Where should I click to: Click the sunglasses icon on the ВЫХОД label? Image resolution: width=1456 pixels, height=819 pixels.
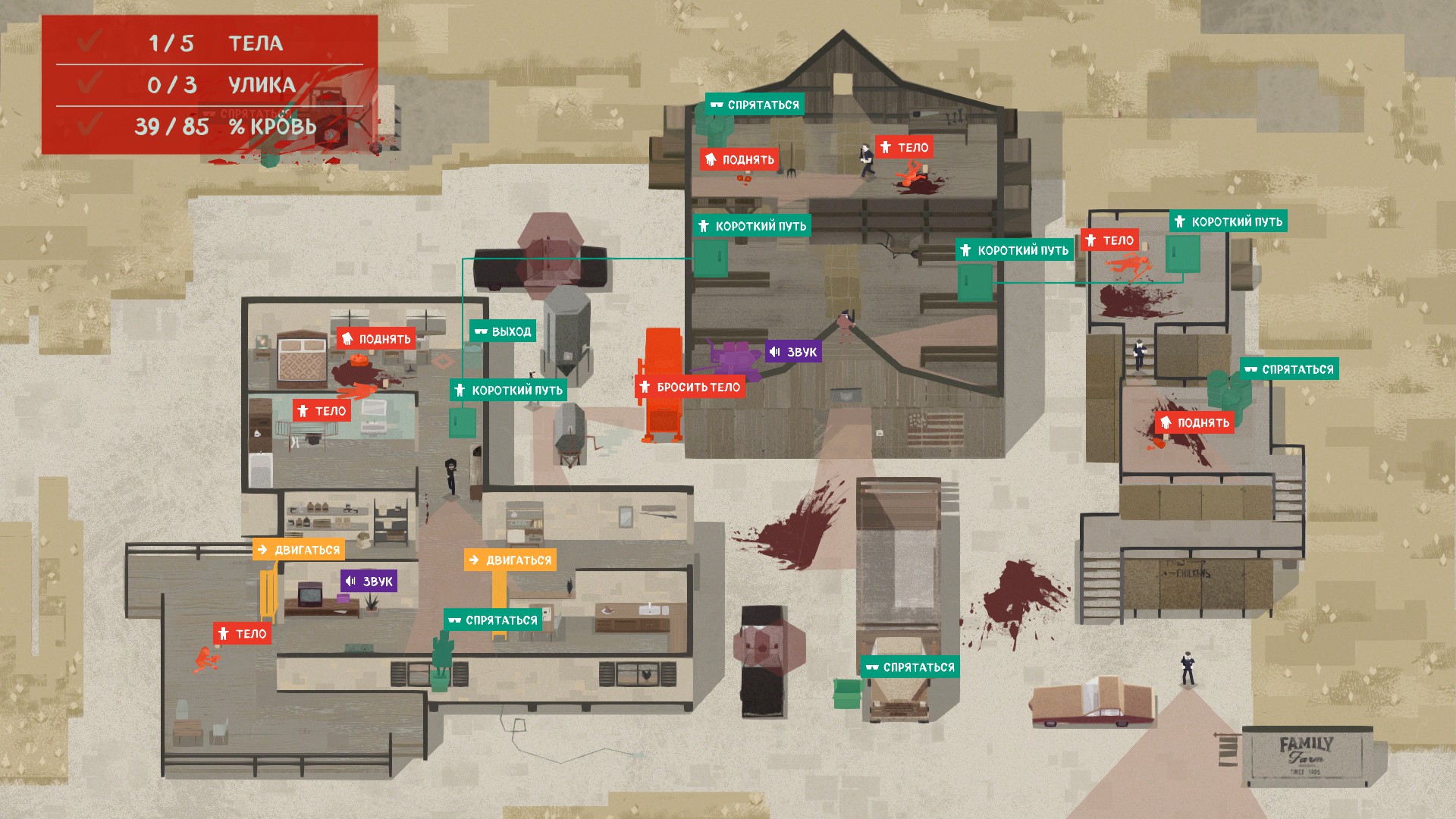coord(481,331)
